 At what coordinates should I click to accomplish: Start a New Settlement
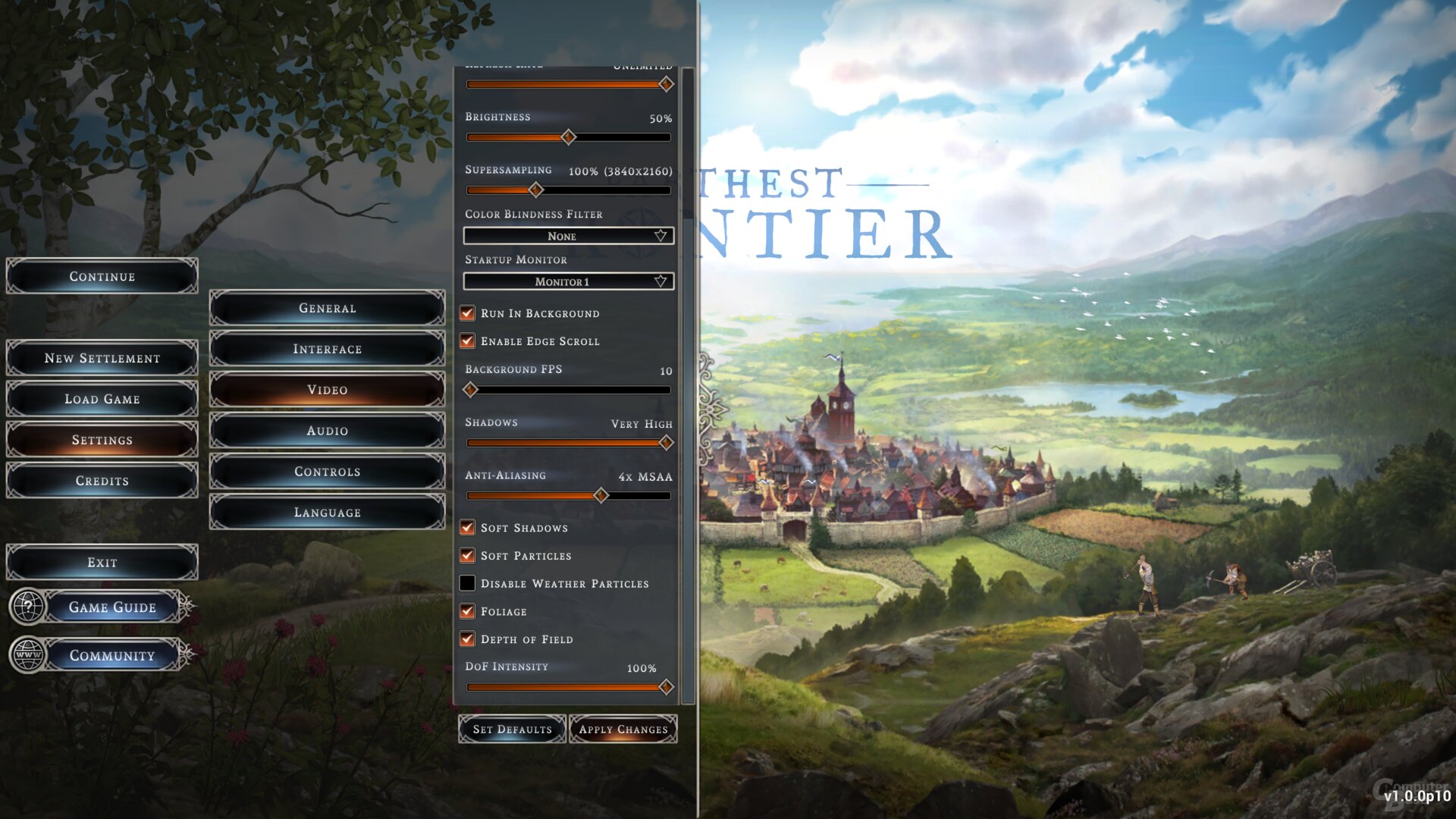(102, 358)
